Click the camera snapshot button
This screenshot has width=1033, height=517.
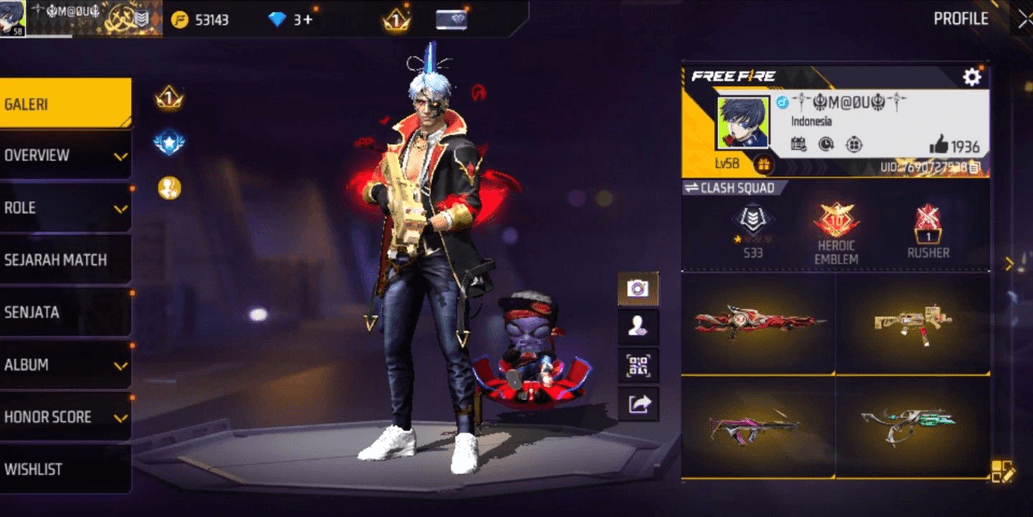point(638,289)
